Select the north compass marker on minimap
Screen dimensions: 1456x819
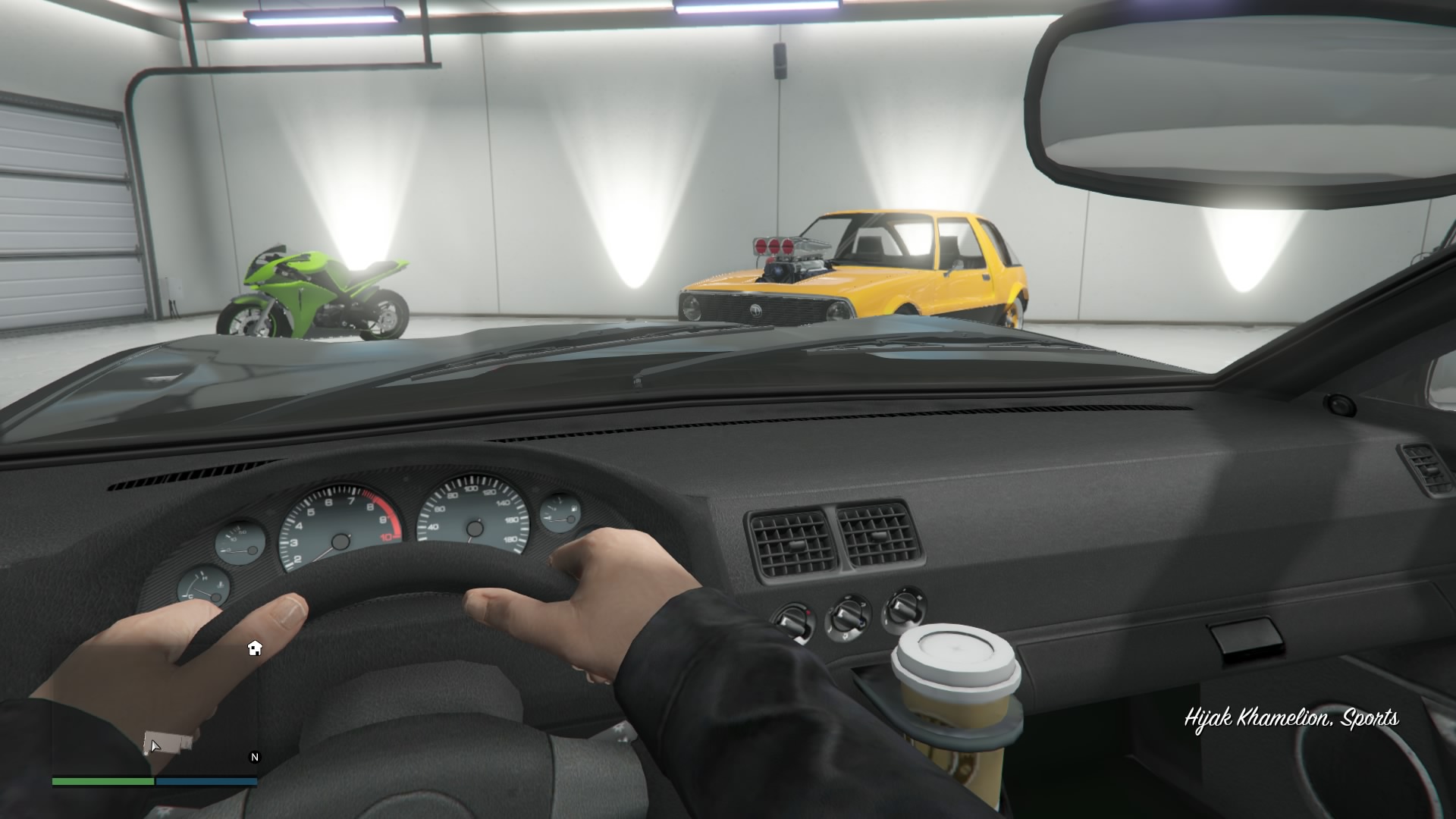point(255,757)
